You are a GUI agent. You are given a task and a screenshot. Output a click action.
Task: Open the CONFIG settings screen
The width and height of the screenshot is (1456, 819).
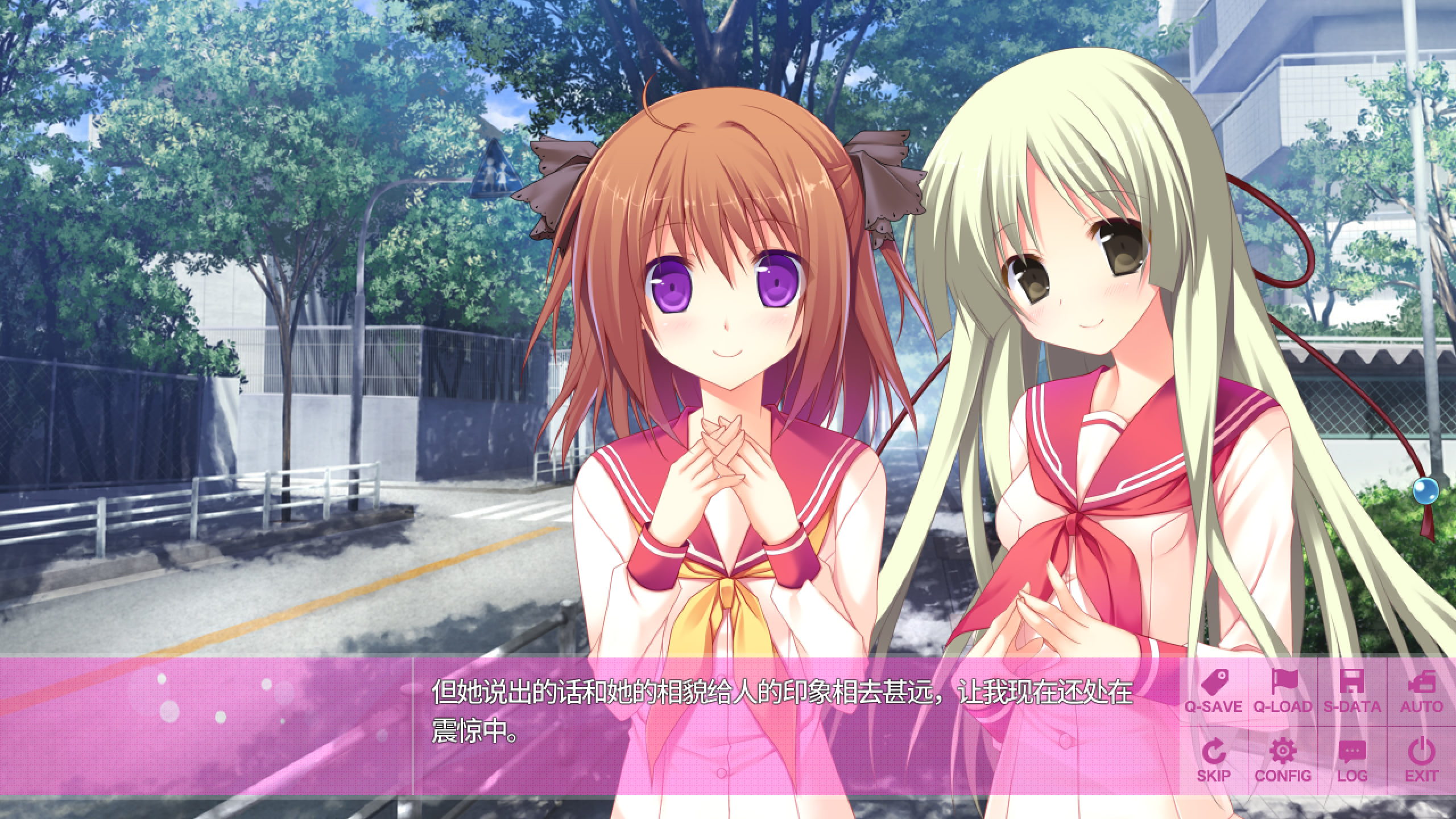coord(1283,760)
